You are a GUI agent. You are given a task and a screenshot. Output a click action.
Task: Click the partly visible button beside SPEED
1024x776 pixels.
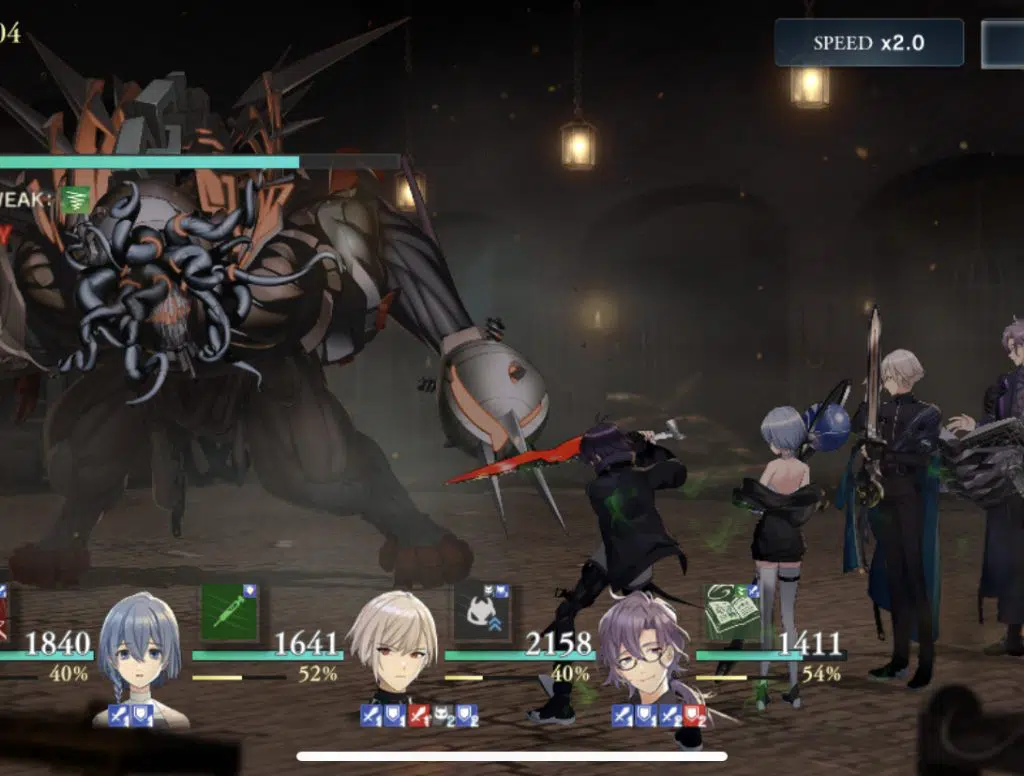click(x=1002, y=43)
